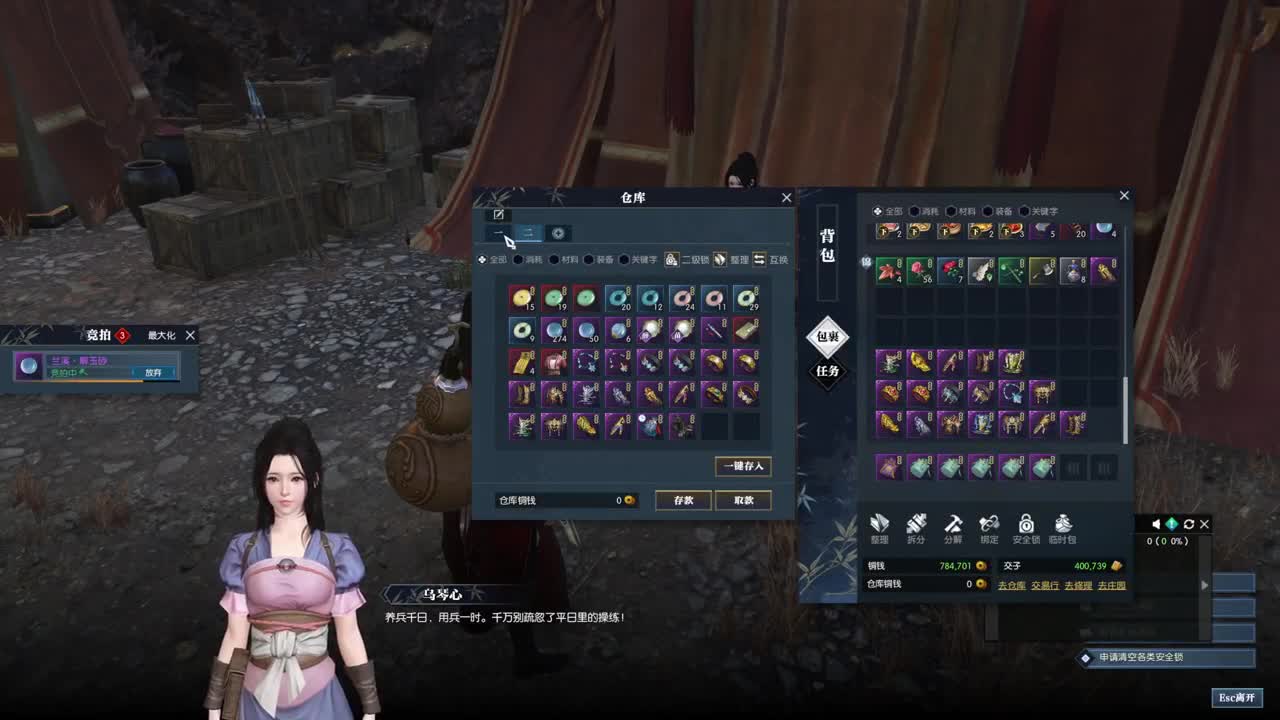Click 一键存入 to deposit all items

[743, 466]
